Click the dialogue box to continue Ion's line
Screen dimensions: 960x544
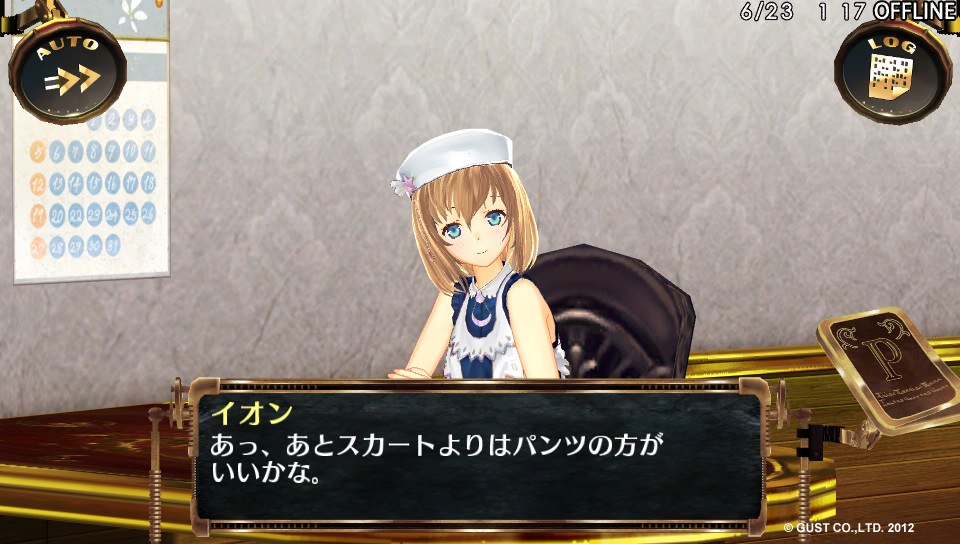tap(478, 455)
